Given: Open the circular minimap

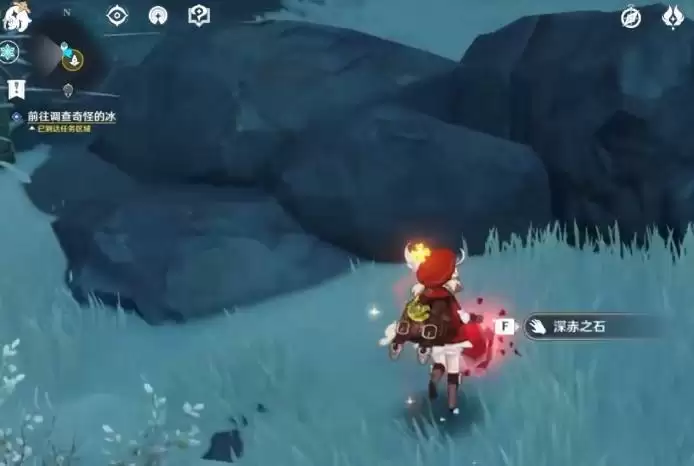Looking at the screenshot, I should pyautogui.click(x=66, y=55).
